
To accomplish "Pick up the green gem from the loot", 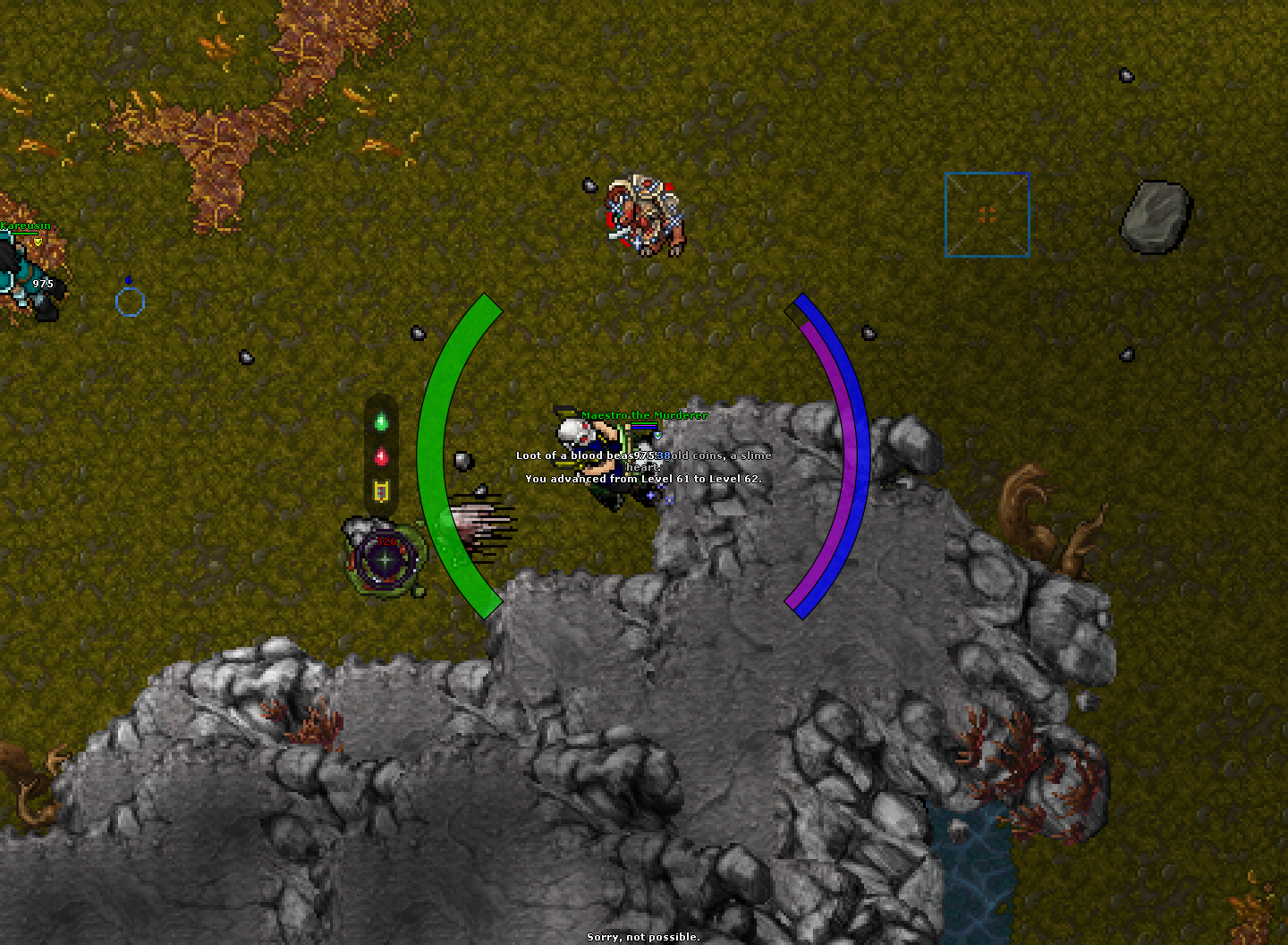I will point(382,423).
